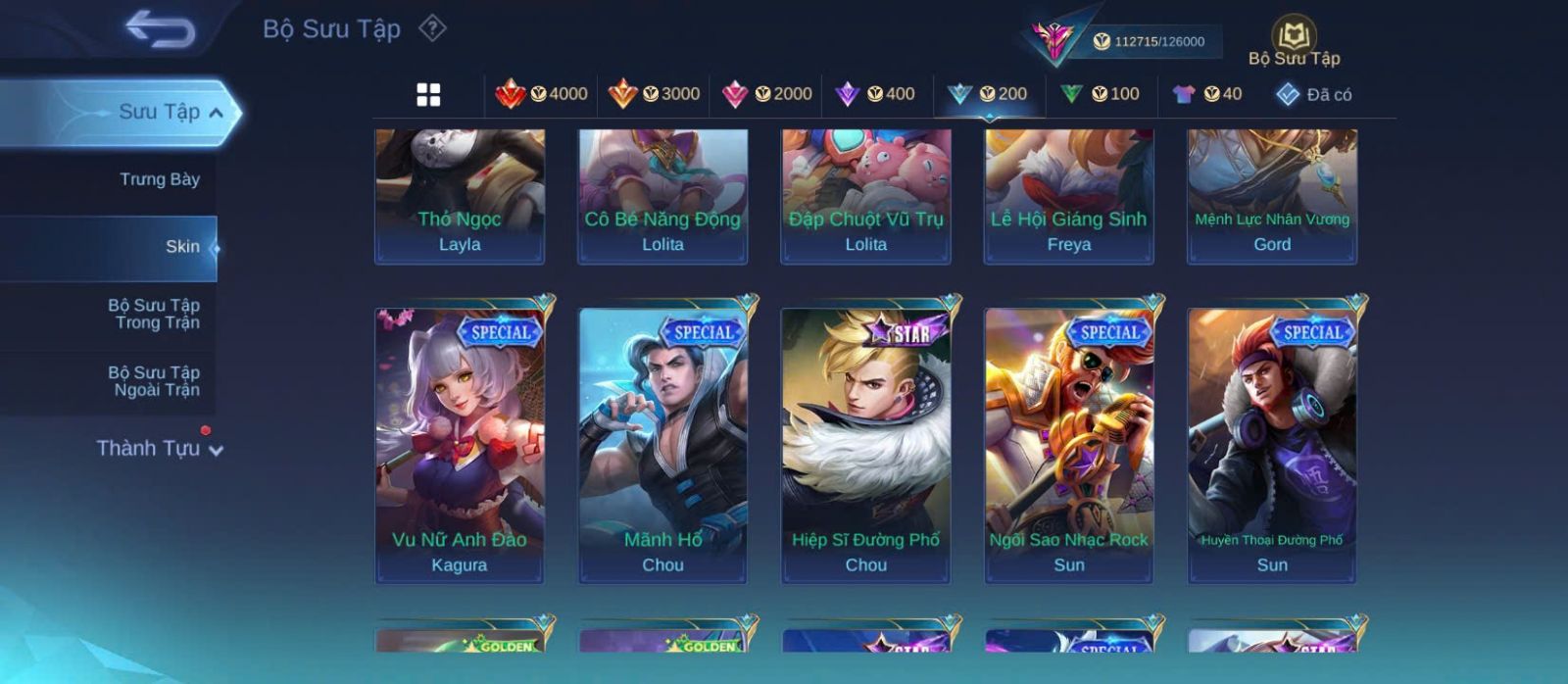This screenshot has height=684, width=1568.
Task: Choose the 100 point tier filter
Action: pyautogui.click(x=1100, y=94)
